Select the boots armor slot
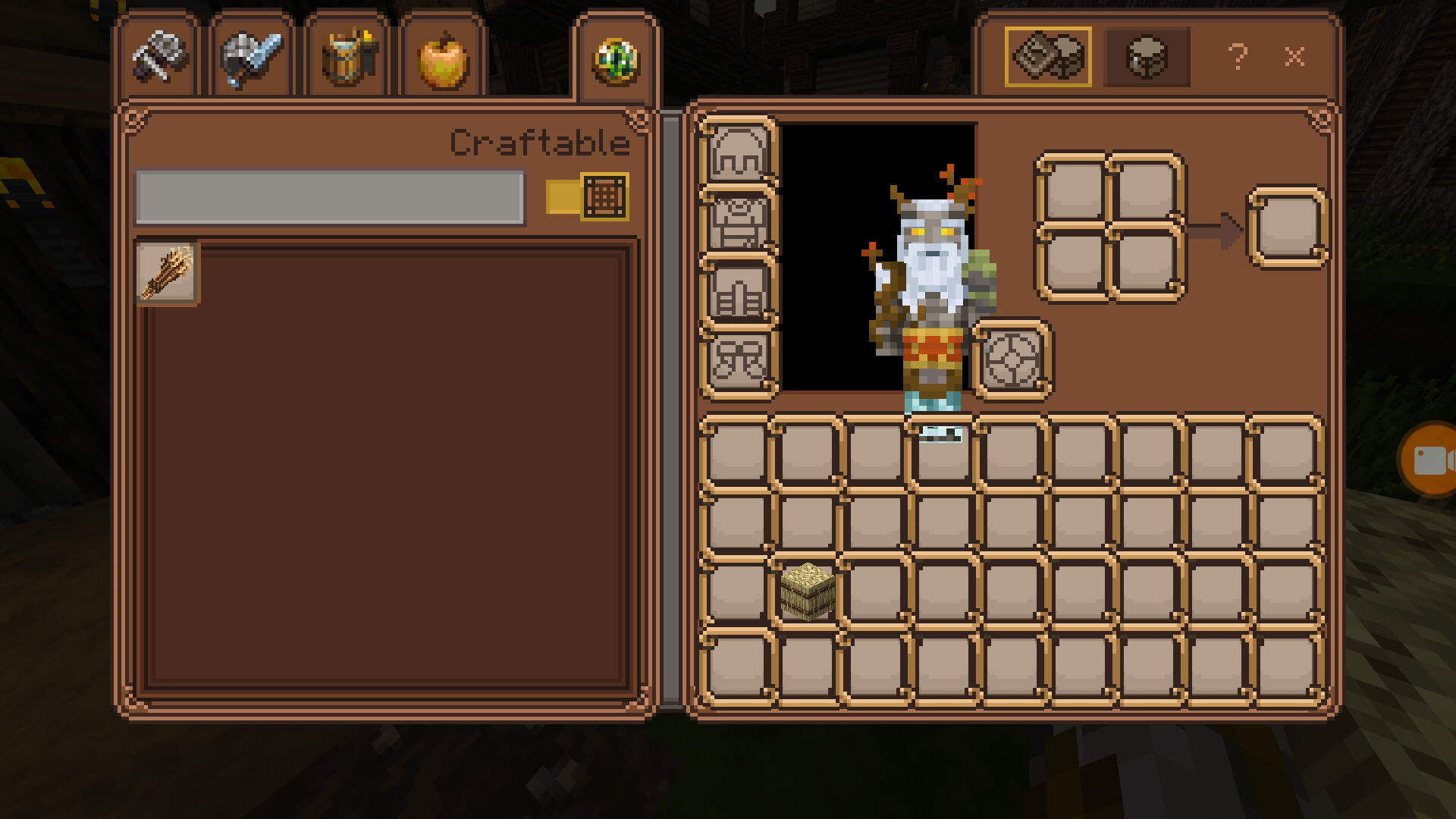Viewport: 1456px width, 819px height. click(738, 361)
